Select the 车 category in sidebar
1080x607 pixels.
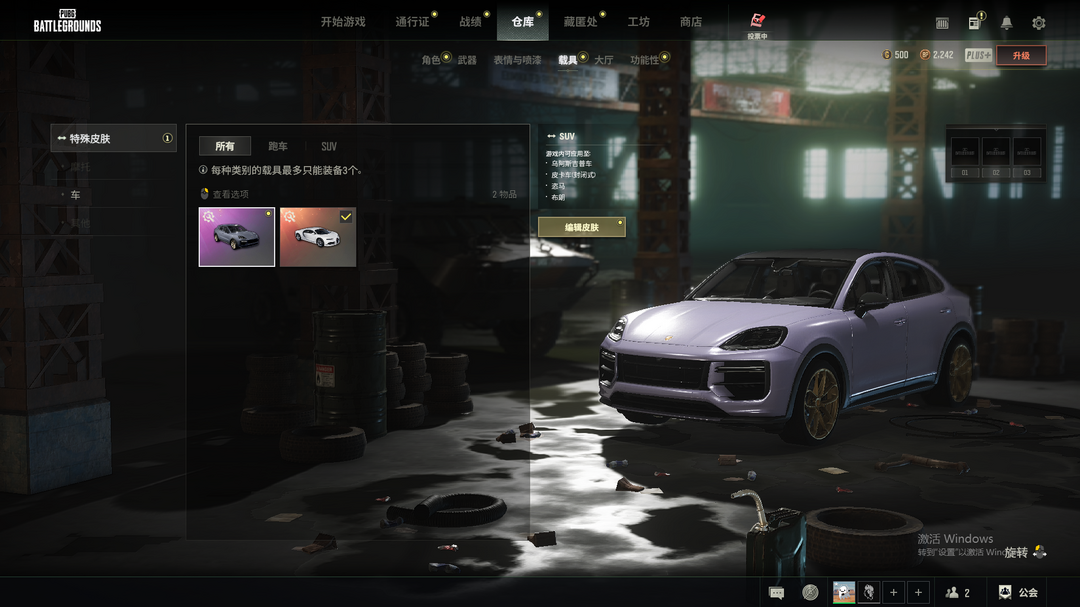[75, 195]
